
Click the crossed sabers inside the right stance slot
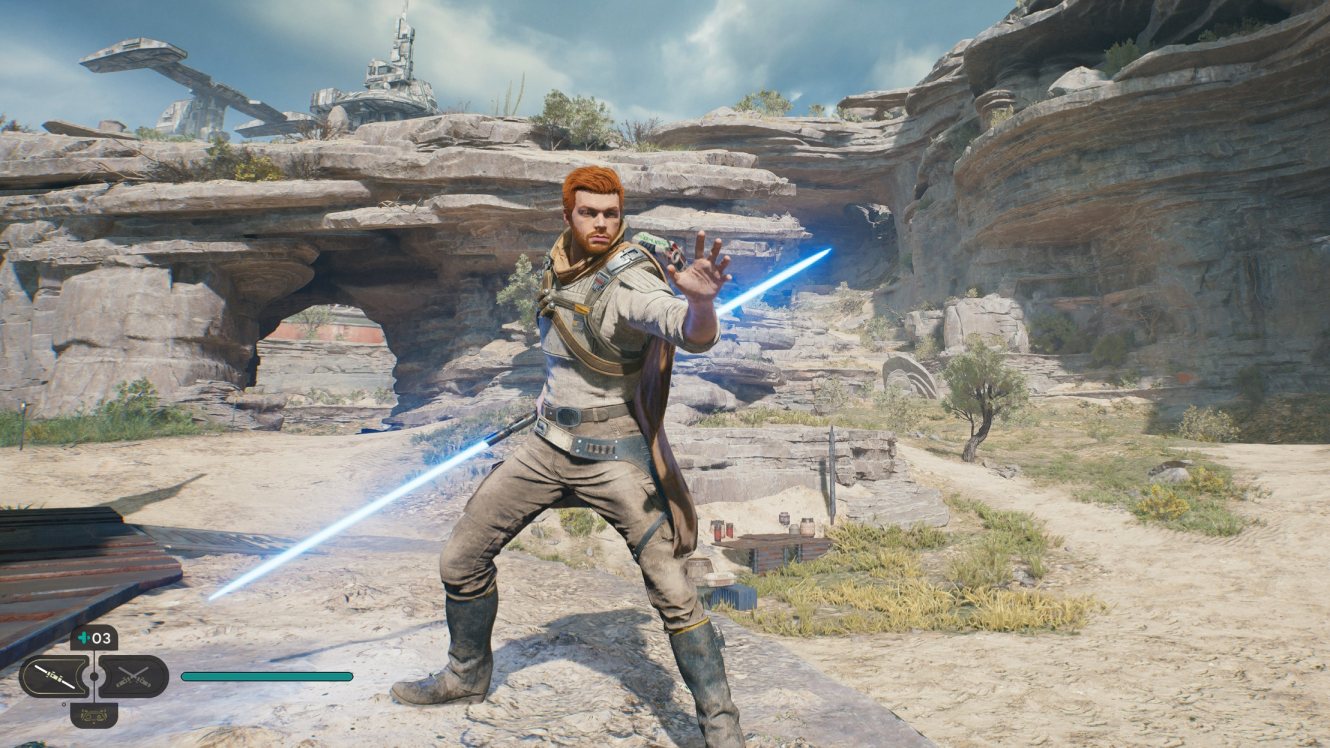coord(135,676)
